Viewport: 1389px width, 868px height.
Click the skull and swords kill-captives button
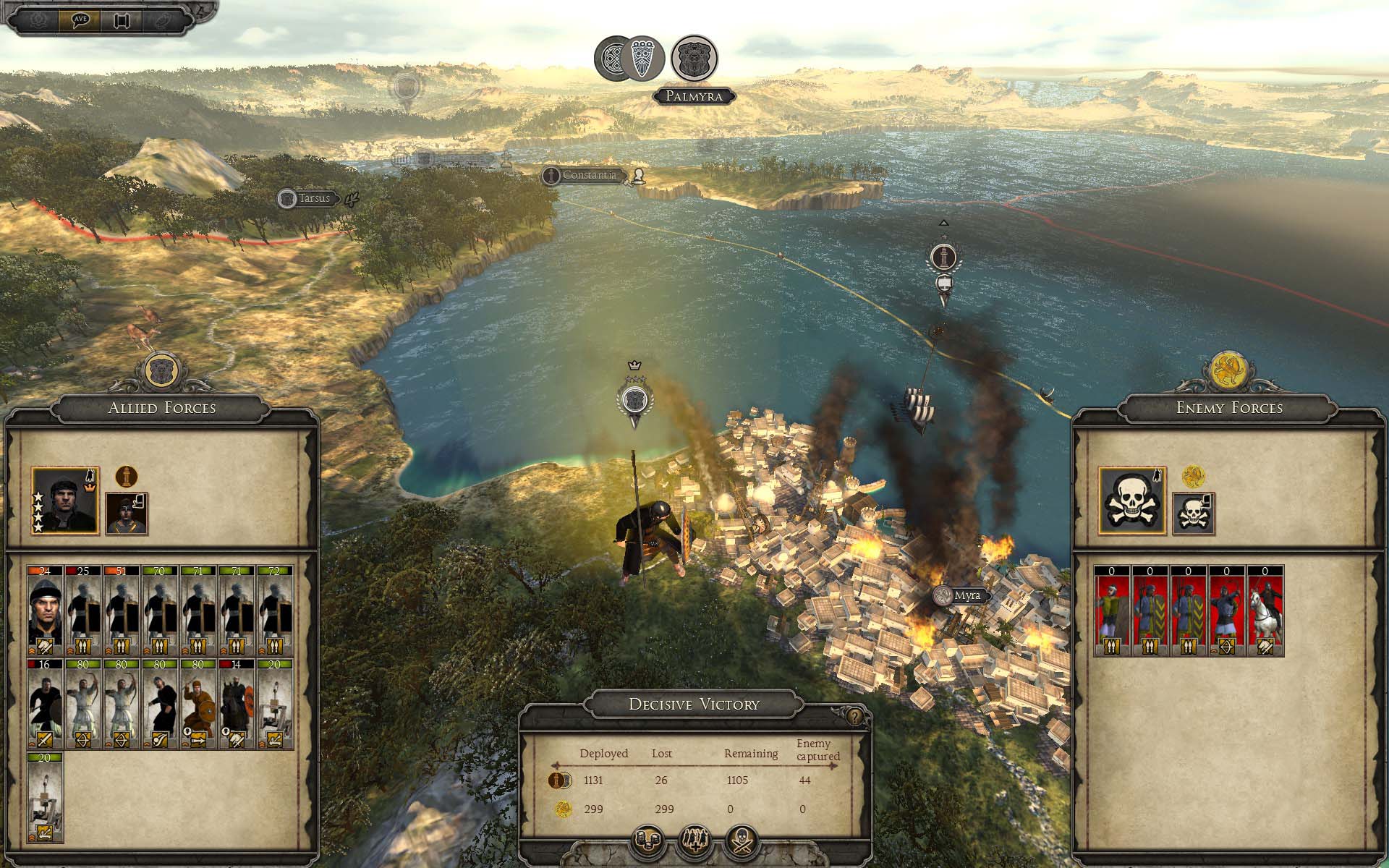742,841
